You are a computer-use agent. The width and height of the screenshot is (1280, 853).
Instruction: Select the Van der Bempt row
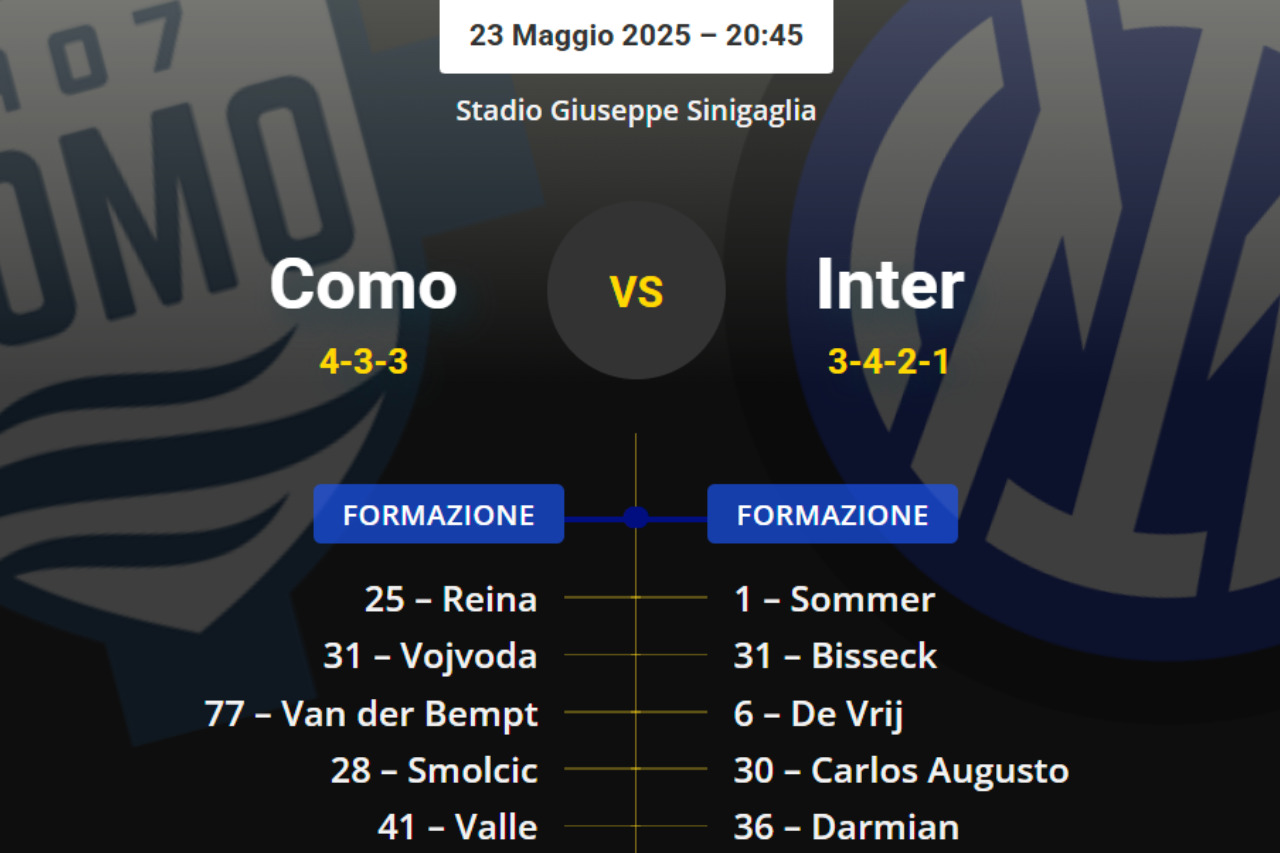coord(371,714)
